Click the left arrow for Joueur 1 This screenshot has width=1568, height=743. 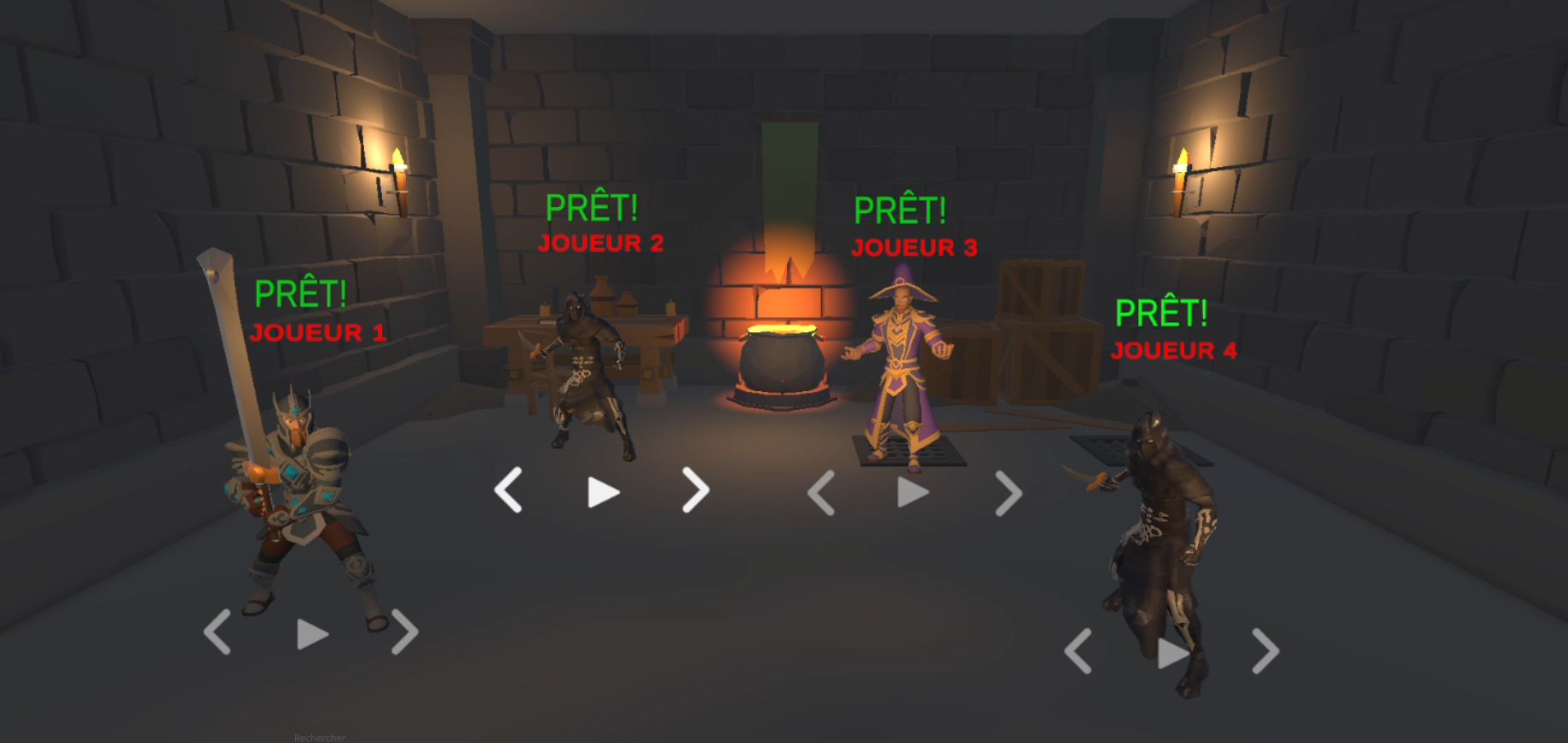point(218,634)
